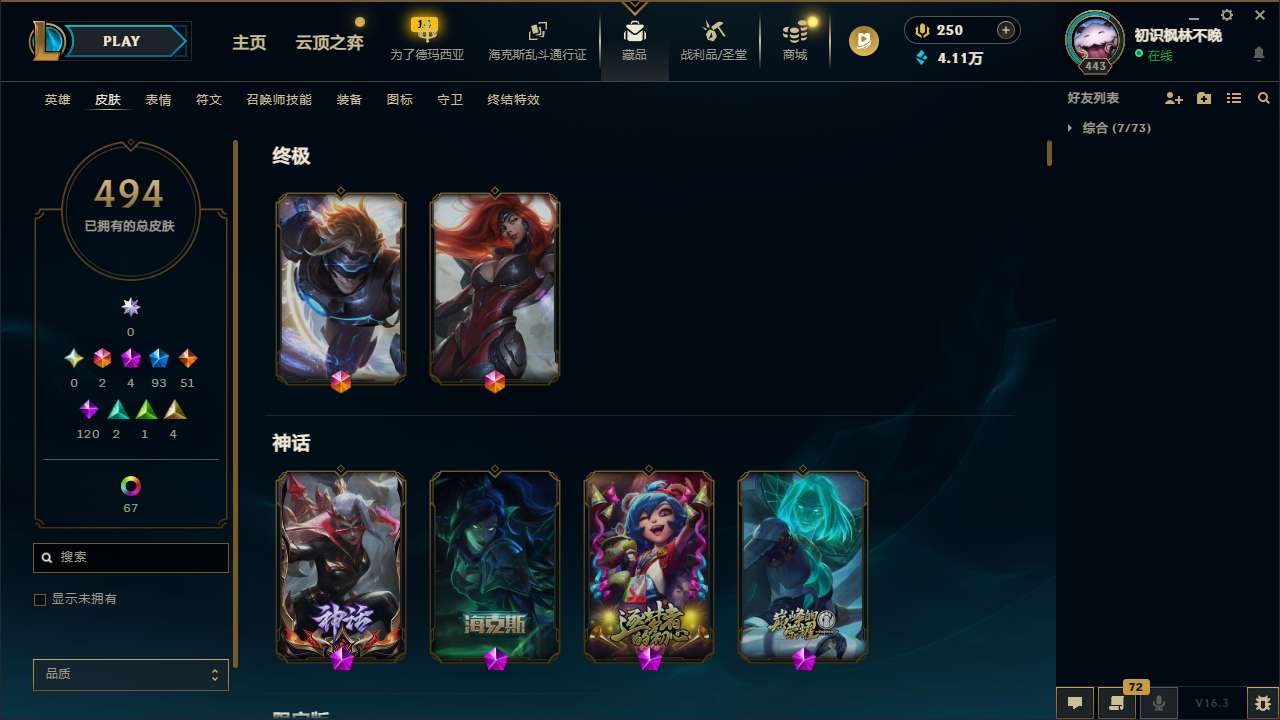Open the 为了德玛西亚 event icon

pyautogui.click(x=425, y=40)
